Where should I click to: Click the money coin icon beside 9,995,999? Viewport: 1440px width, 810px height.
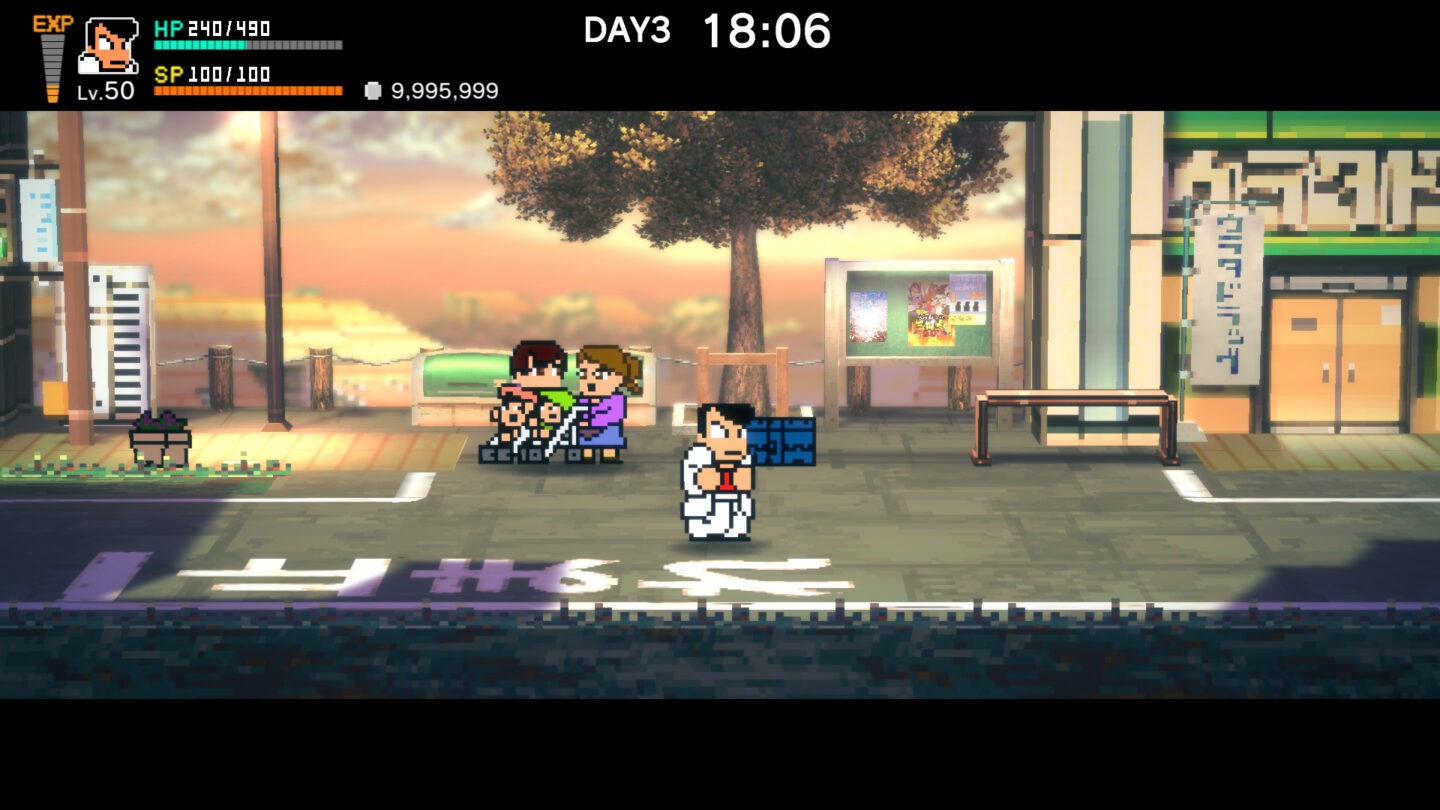point(374,90)
